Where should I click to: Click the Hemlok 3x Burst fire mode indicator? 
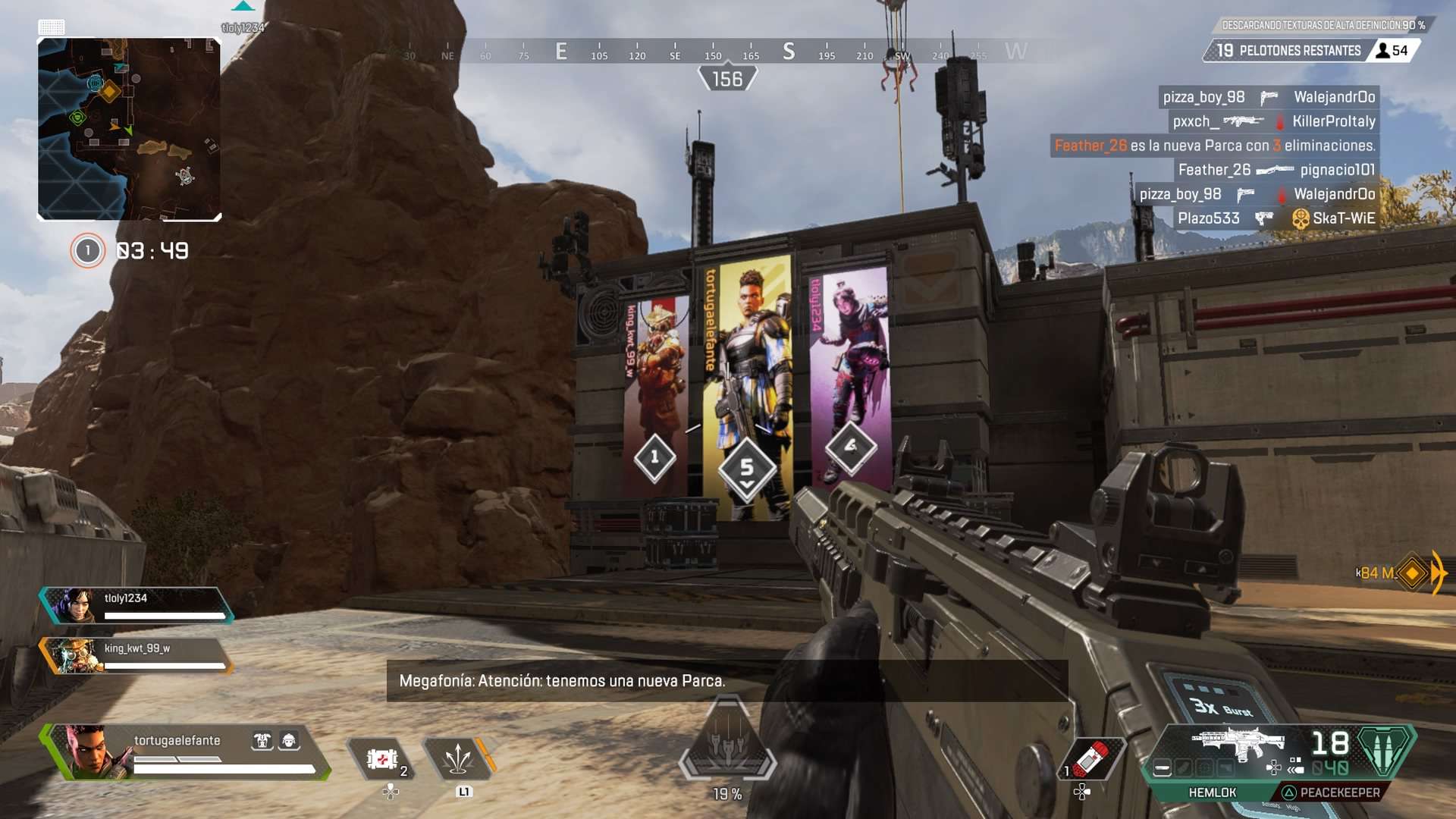point(1221,708)
